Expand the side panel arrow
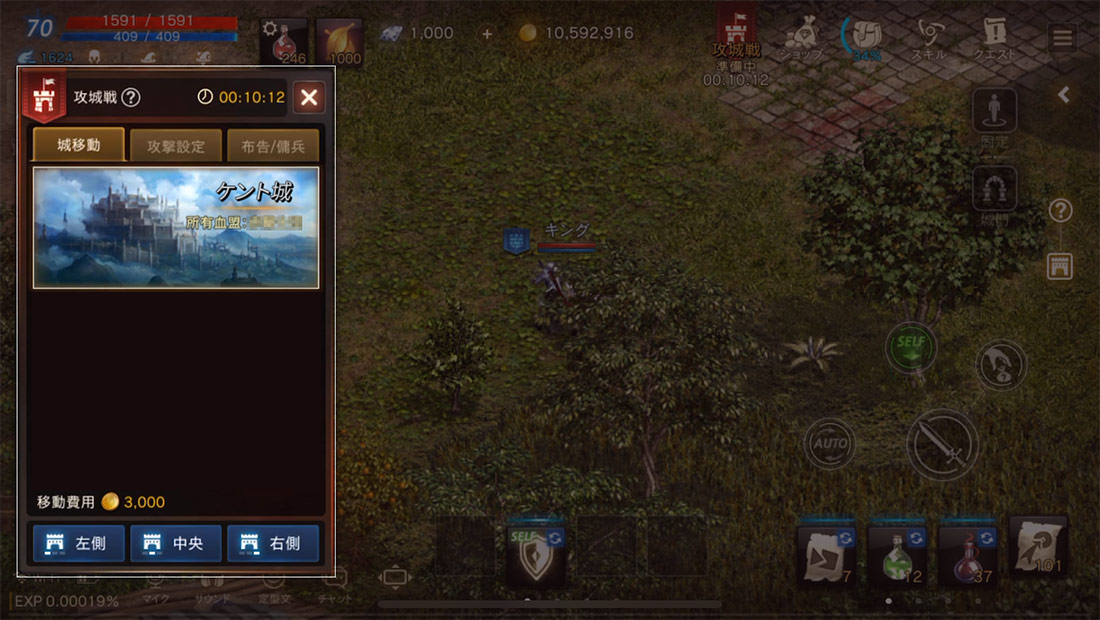Image resolution: width=1100 pixels, height=620 pixels. pos(1064,95)
